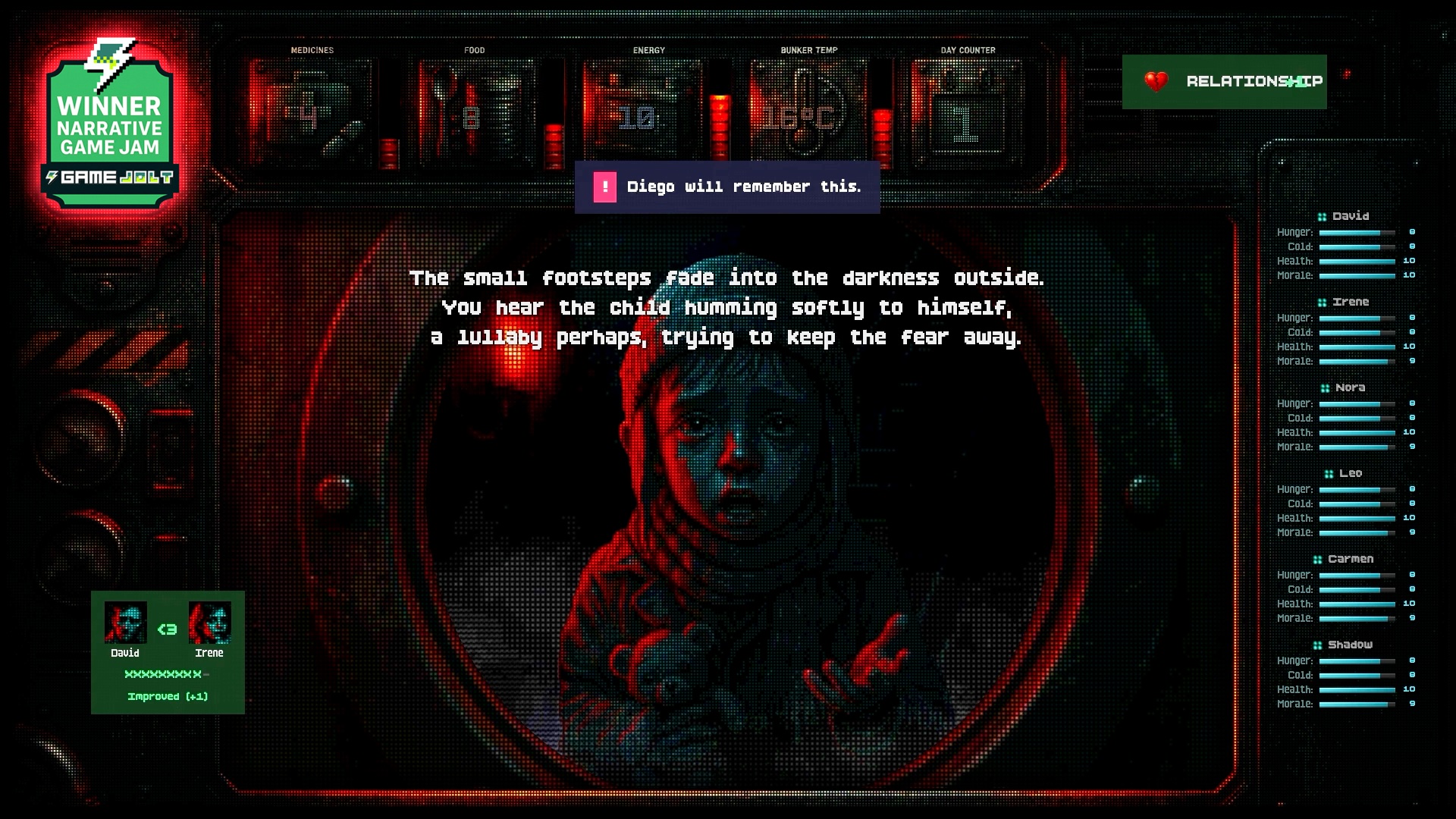
Task: Dismiss the "Diego will remember this" notification
Action: coord(726,187)
